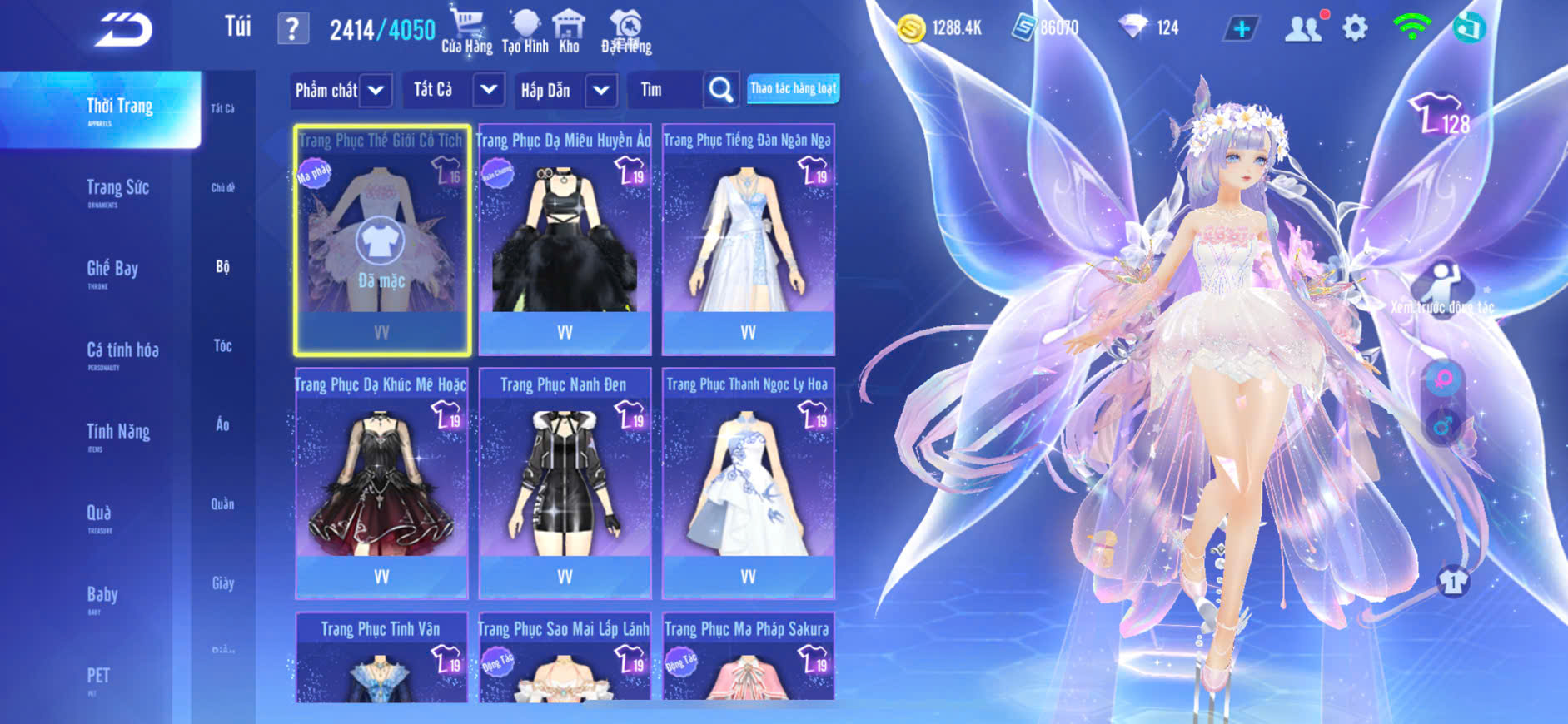
Task: Select Trang Phục Dạ Miêu Huyền Ảo outfit
Action: point(565,240)
